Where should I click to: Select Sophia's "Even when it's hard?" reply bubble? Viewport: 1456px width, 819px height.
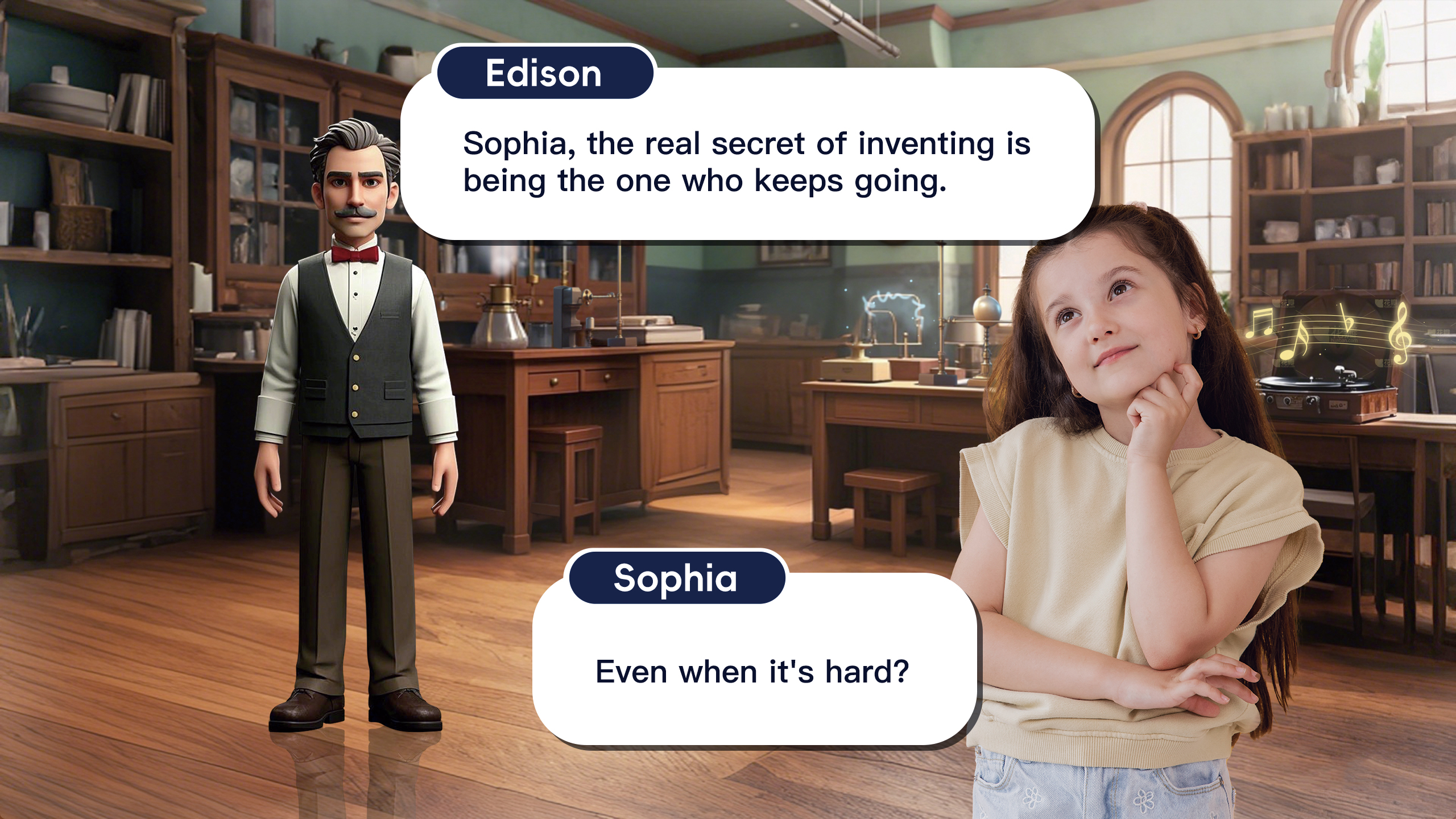pos(753,671)
